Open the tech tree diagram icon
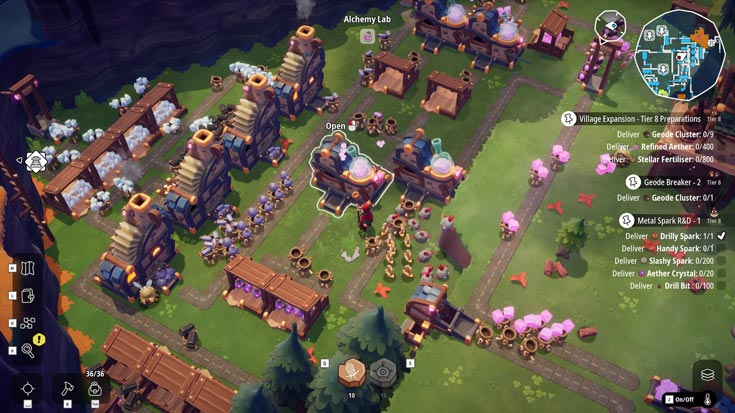Image resolution: width=735 pixels, height=413 pixels. pos(28,323)
